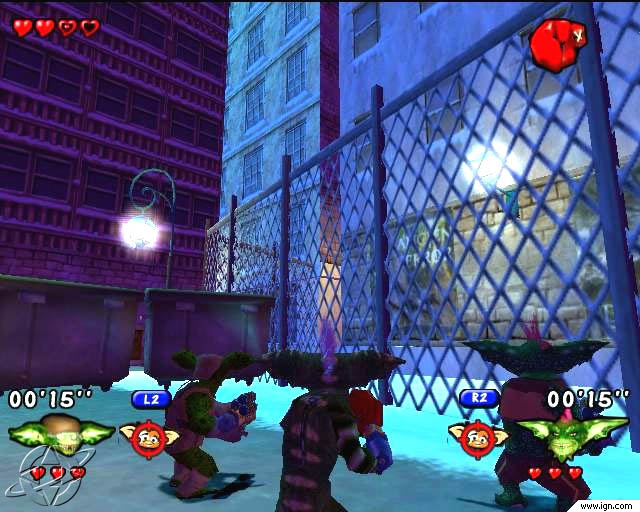The width and height of the screenshot is (640, 512).
Task: Select the Gizmo target icon beside L2
Action: (150, 435)
